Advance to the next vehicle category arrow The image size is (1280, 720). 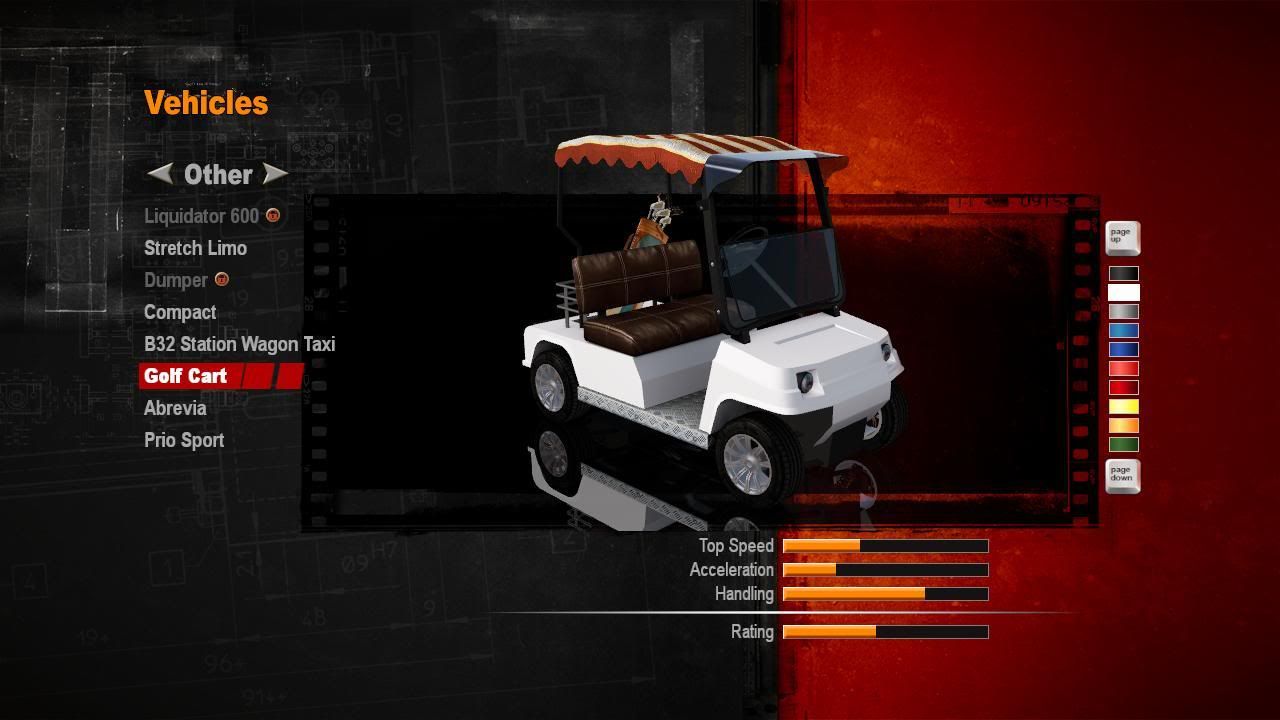(274, 174)
